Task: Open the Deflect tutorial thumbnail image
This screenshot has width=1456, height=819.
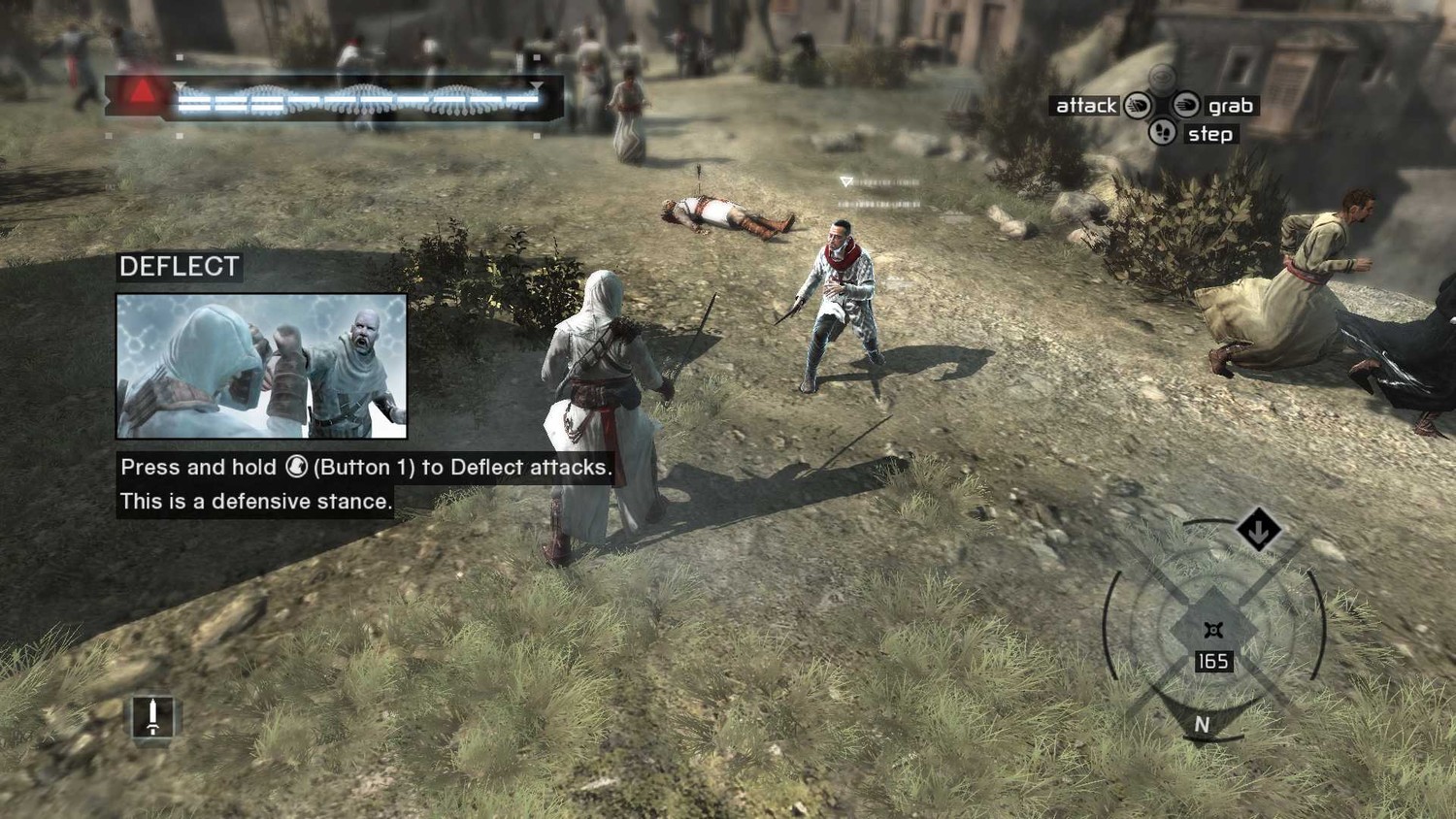Action: [261, 366]
